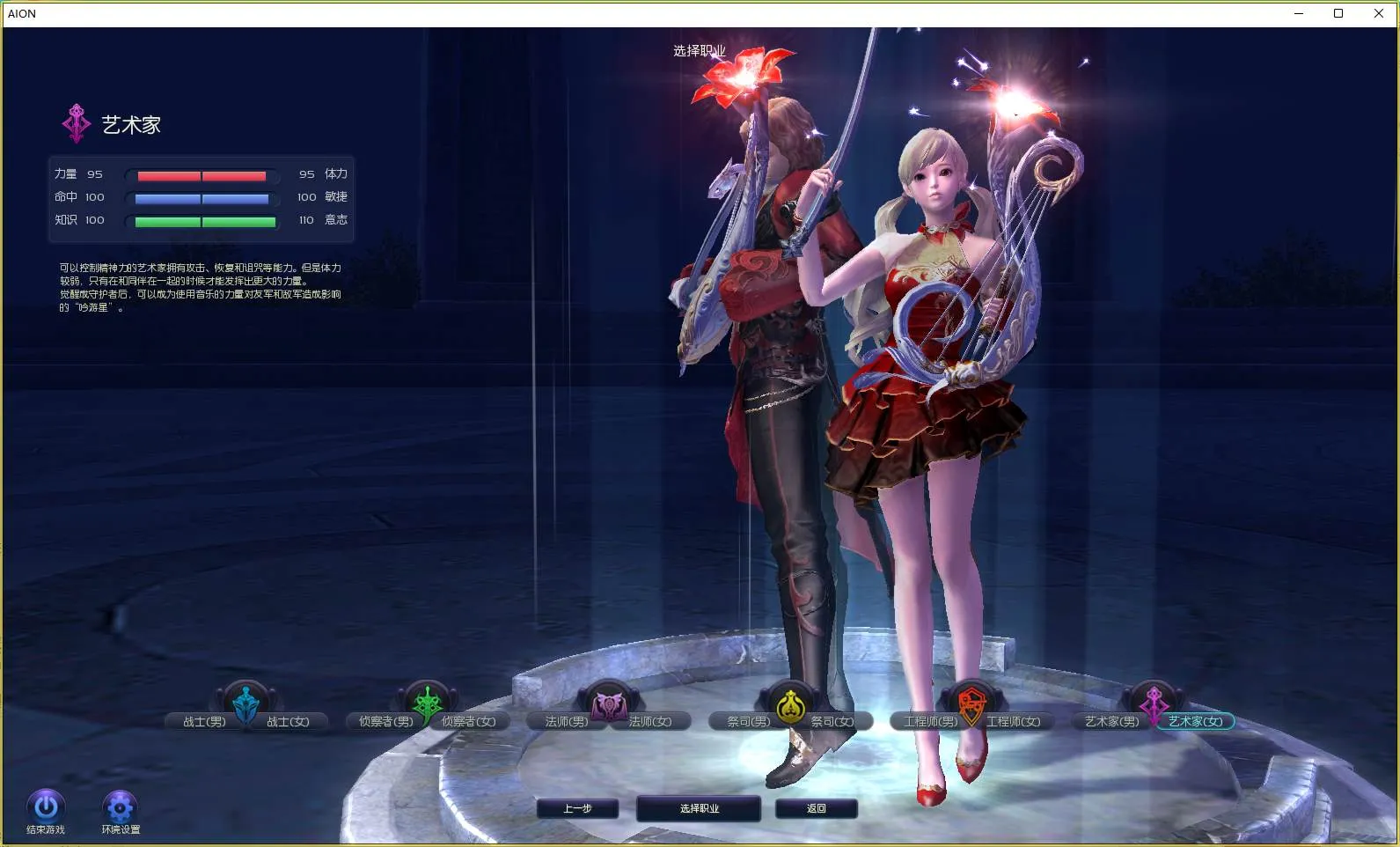Choose the 工程师(女) class

pos(1014,722)
